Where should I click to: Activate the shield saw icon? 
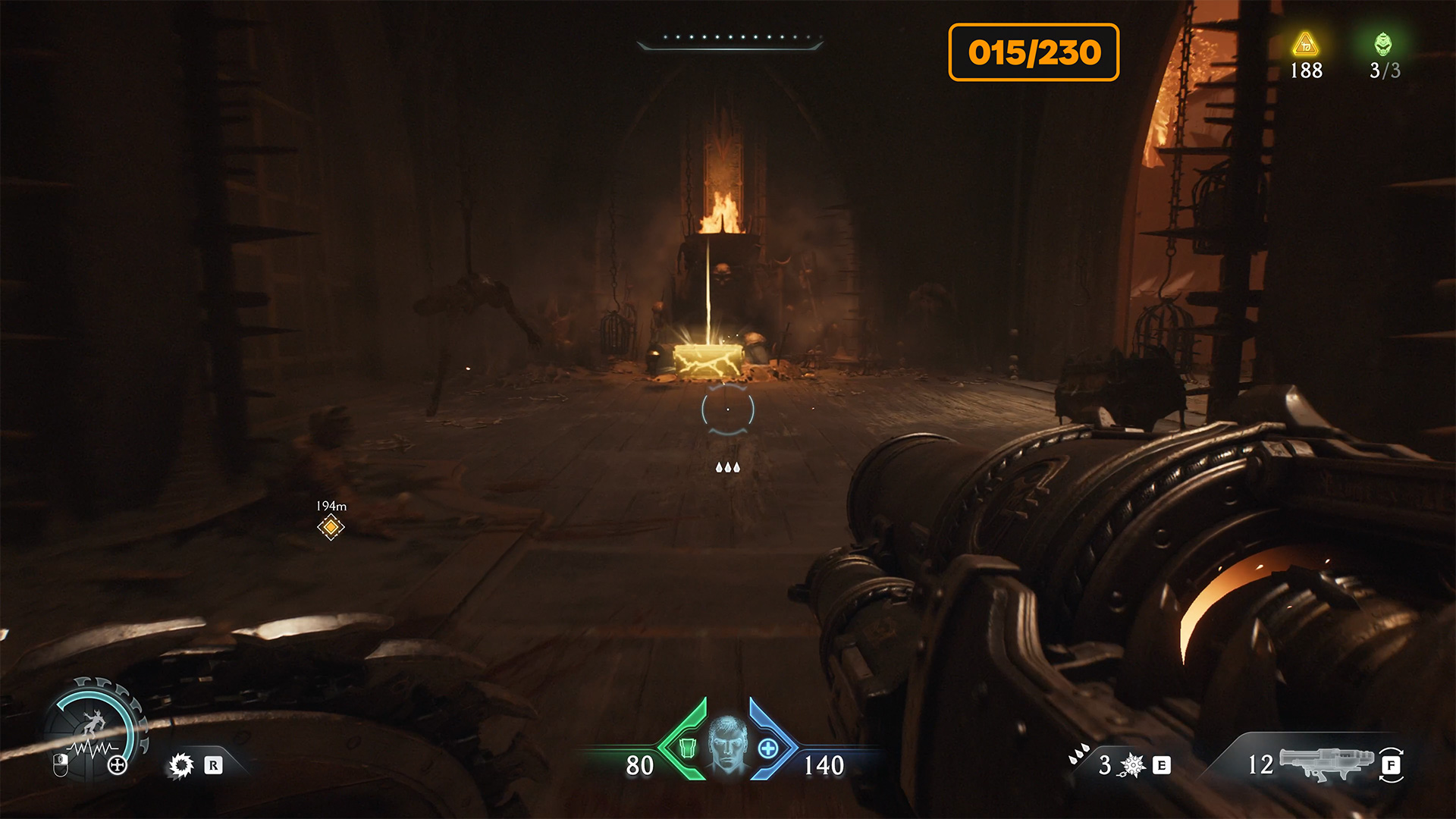pos(181,765)
